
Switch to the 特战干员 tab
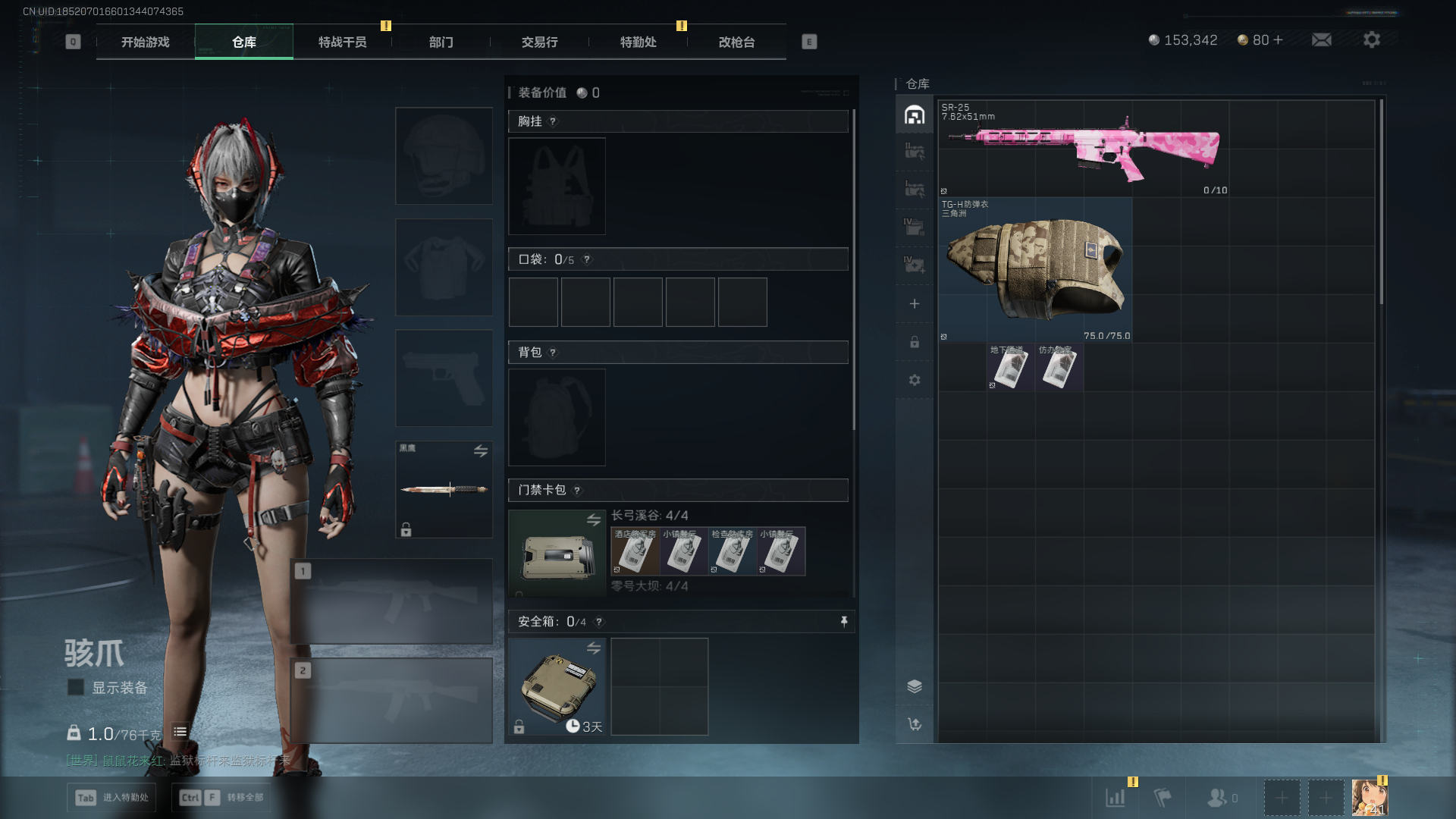point(342,42)
